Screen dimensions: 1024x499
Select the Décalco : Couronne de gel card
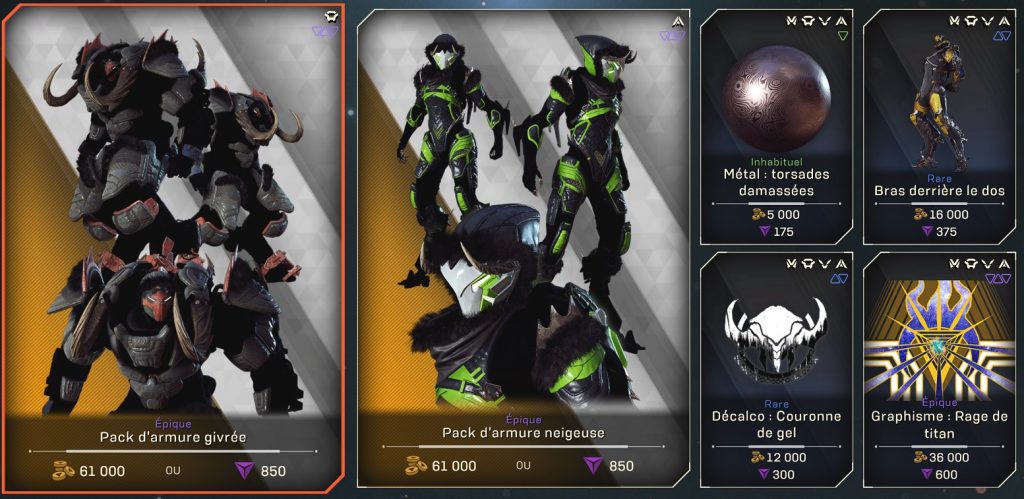776,368
